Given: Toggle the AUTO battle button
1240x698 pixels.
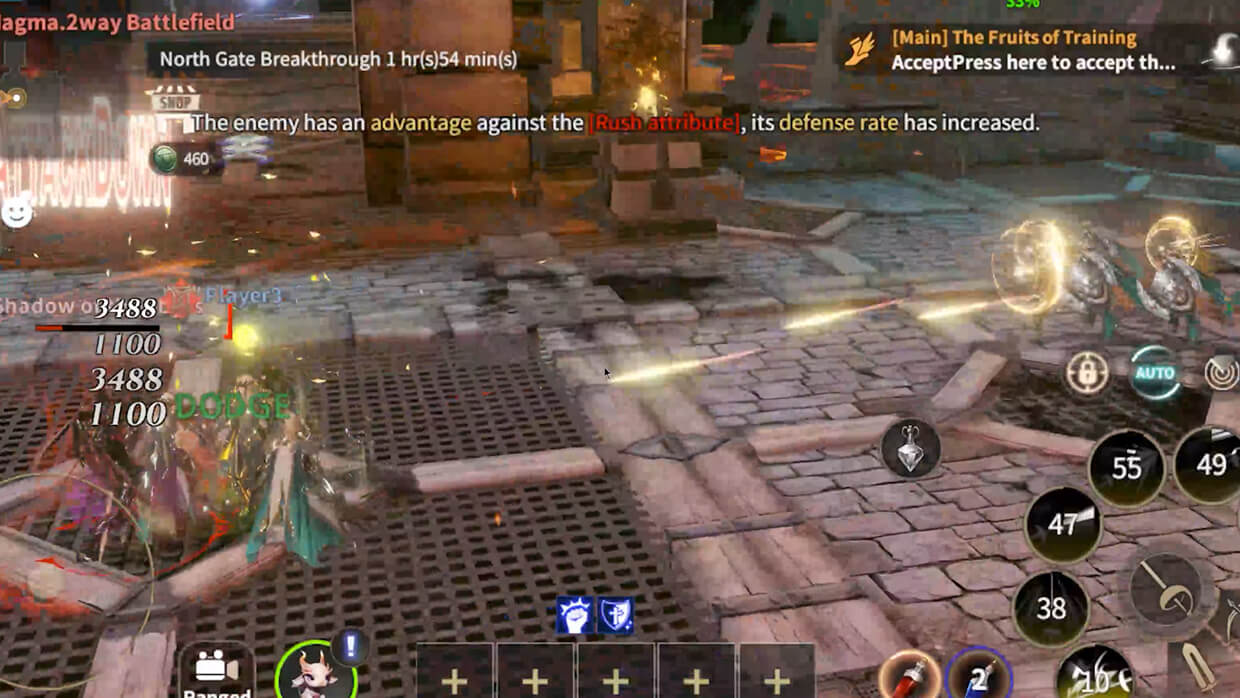Looking at the screenshot, I should 1153,373.
